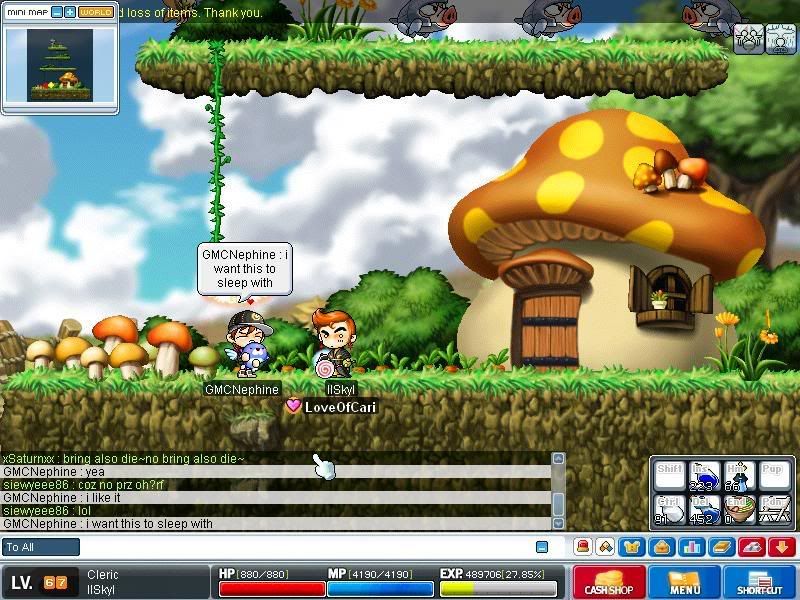Use the blue potion in the Ins slot
The width and height of the screenshot is (800, 600).
pyautogui.click(x=704, y=475)
